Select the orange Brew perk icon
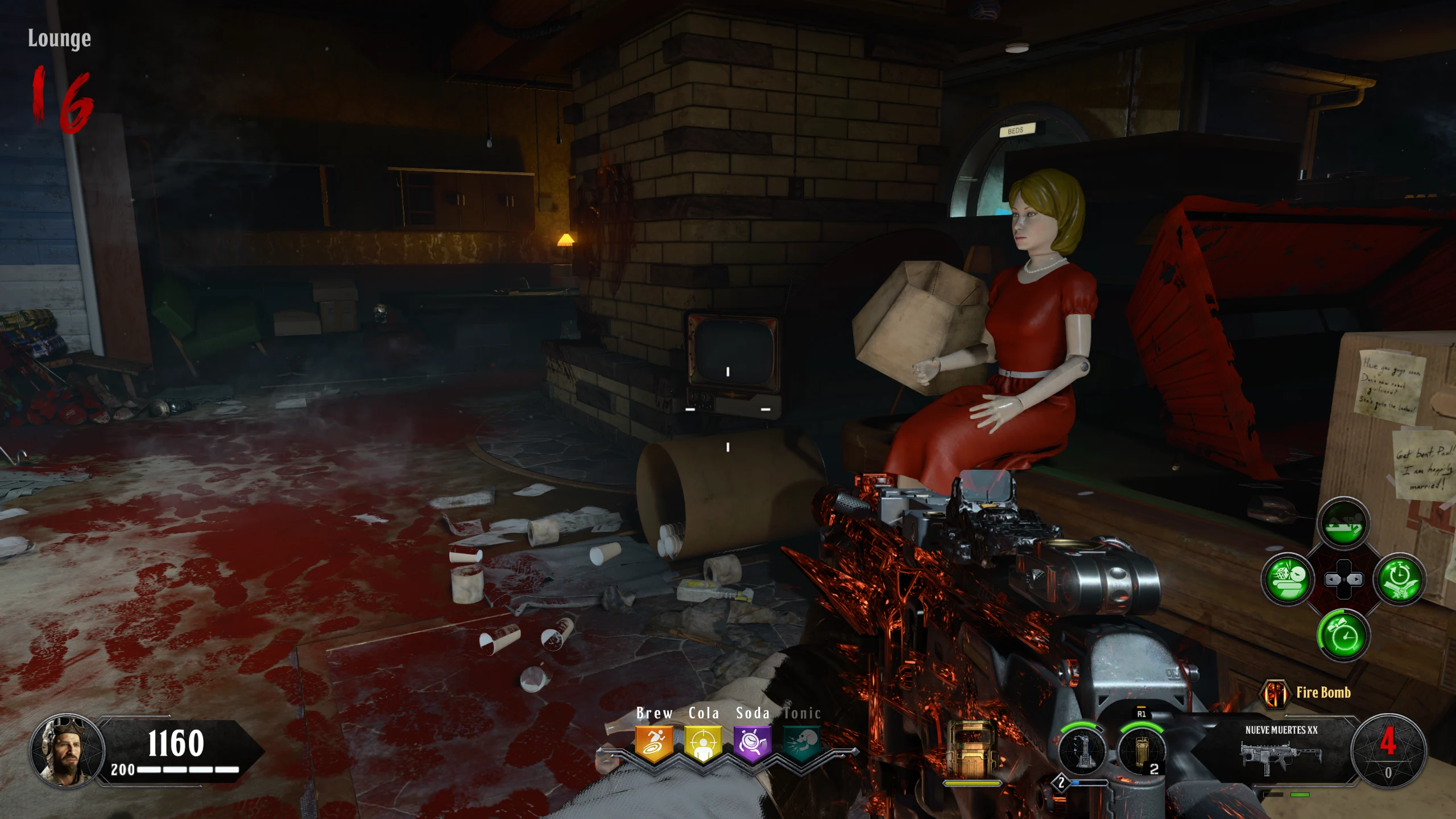Image resolution: width=1456 pixels, height=819 pixels. (654, 743)
